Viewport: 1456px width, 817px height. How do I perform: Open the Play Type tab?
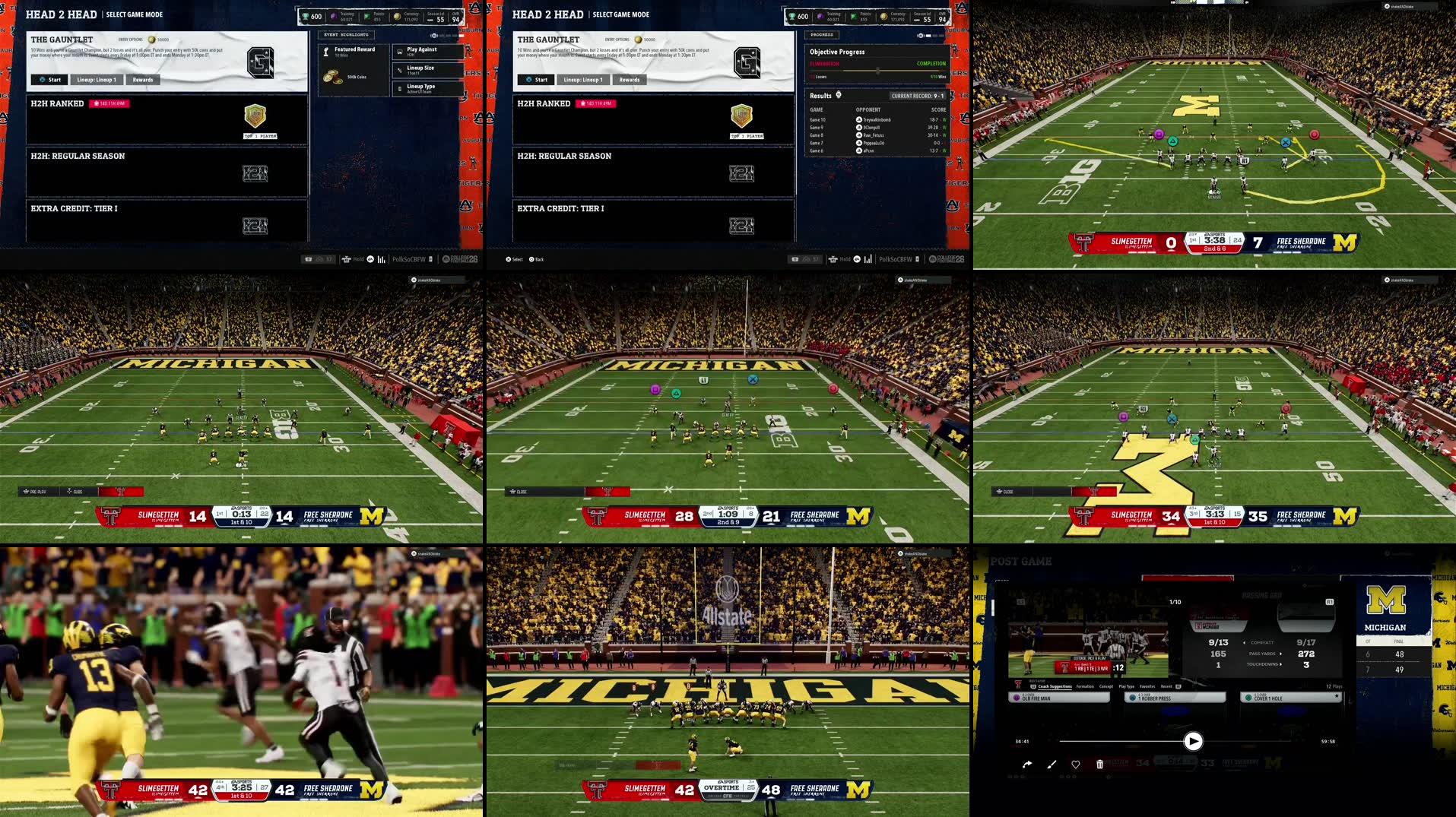pyautogui.click(x=1127, y=686)
